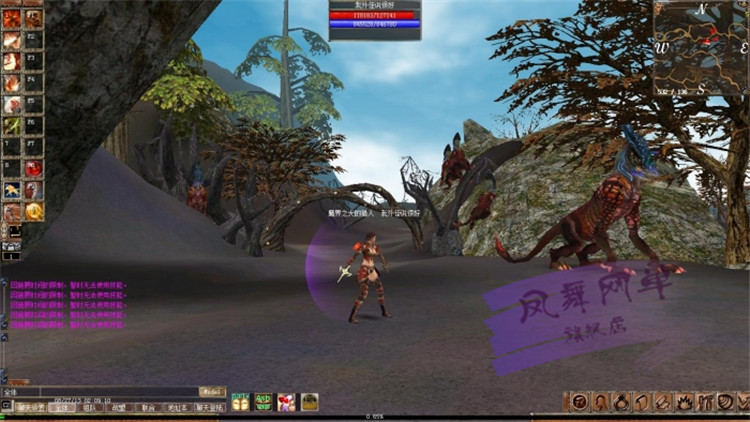Open the scroll quest log button

pyautogui.click(x=644, y=402)
